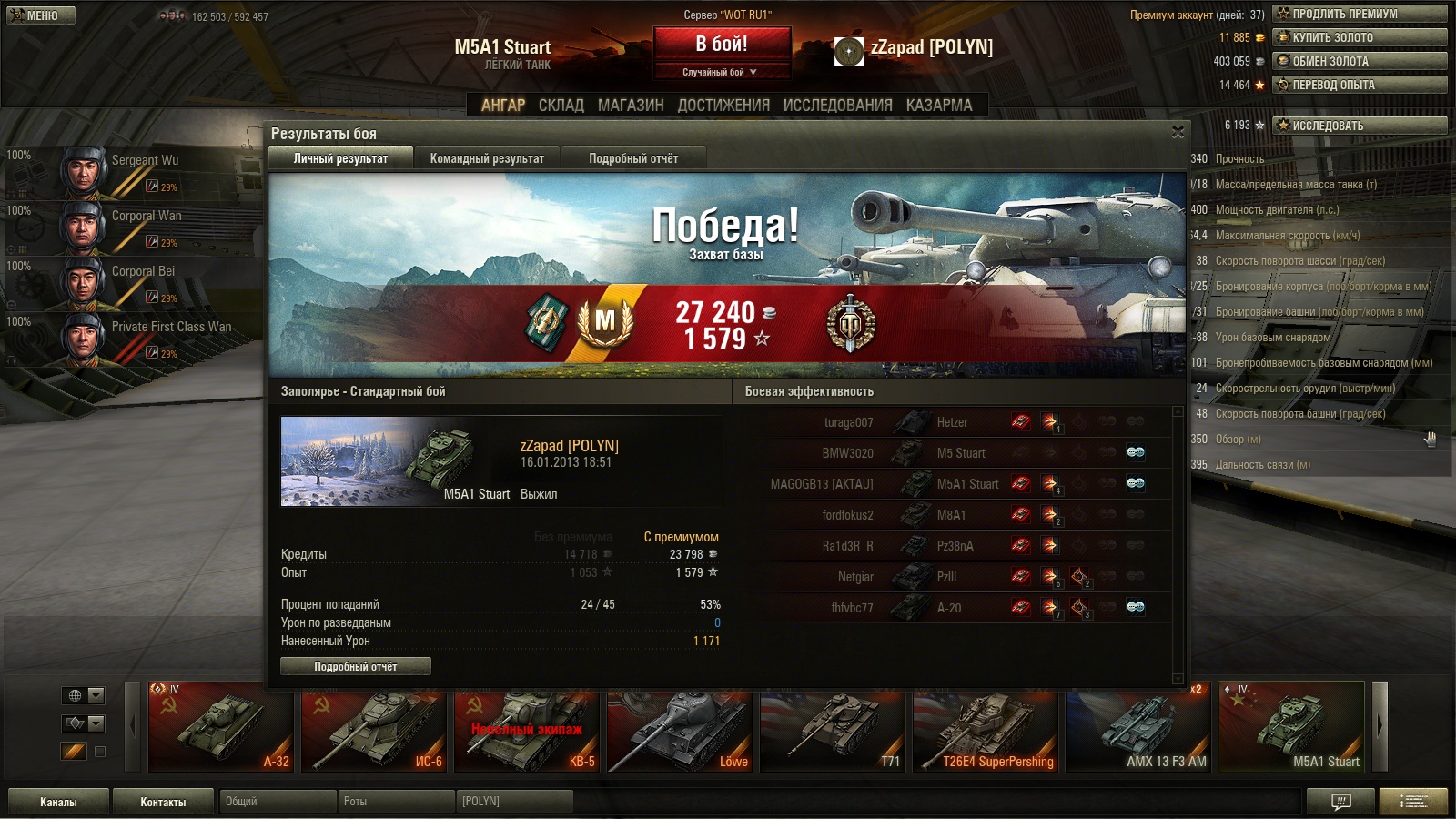Open the Случайный бой battle type dropdown
This screenshot has height=819, width=1456.
[x=721, y=72]
